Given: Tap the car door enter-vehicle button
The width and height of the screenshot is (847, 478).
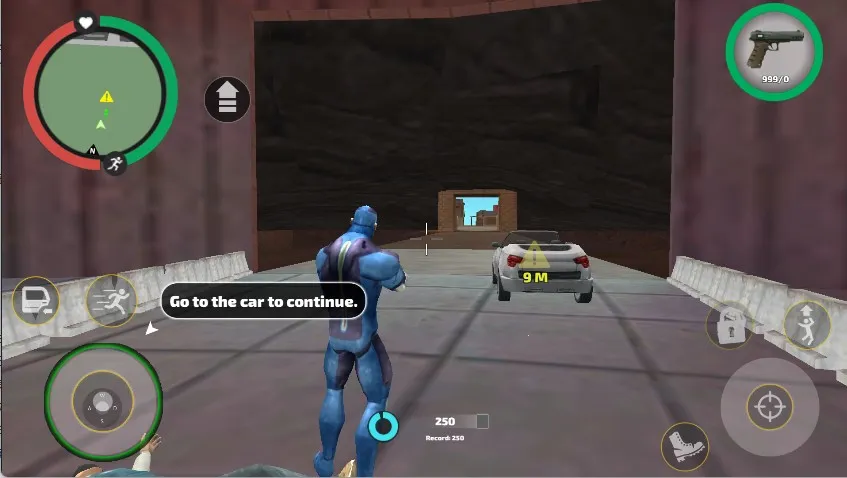Looking at the screenshot, I should pos(35,299).
